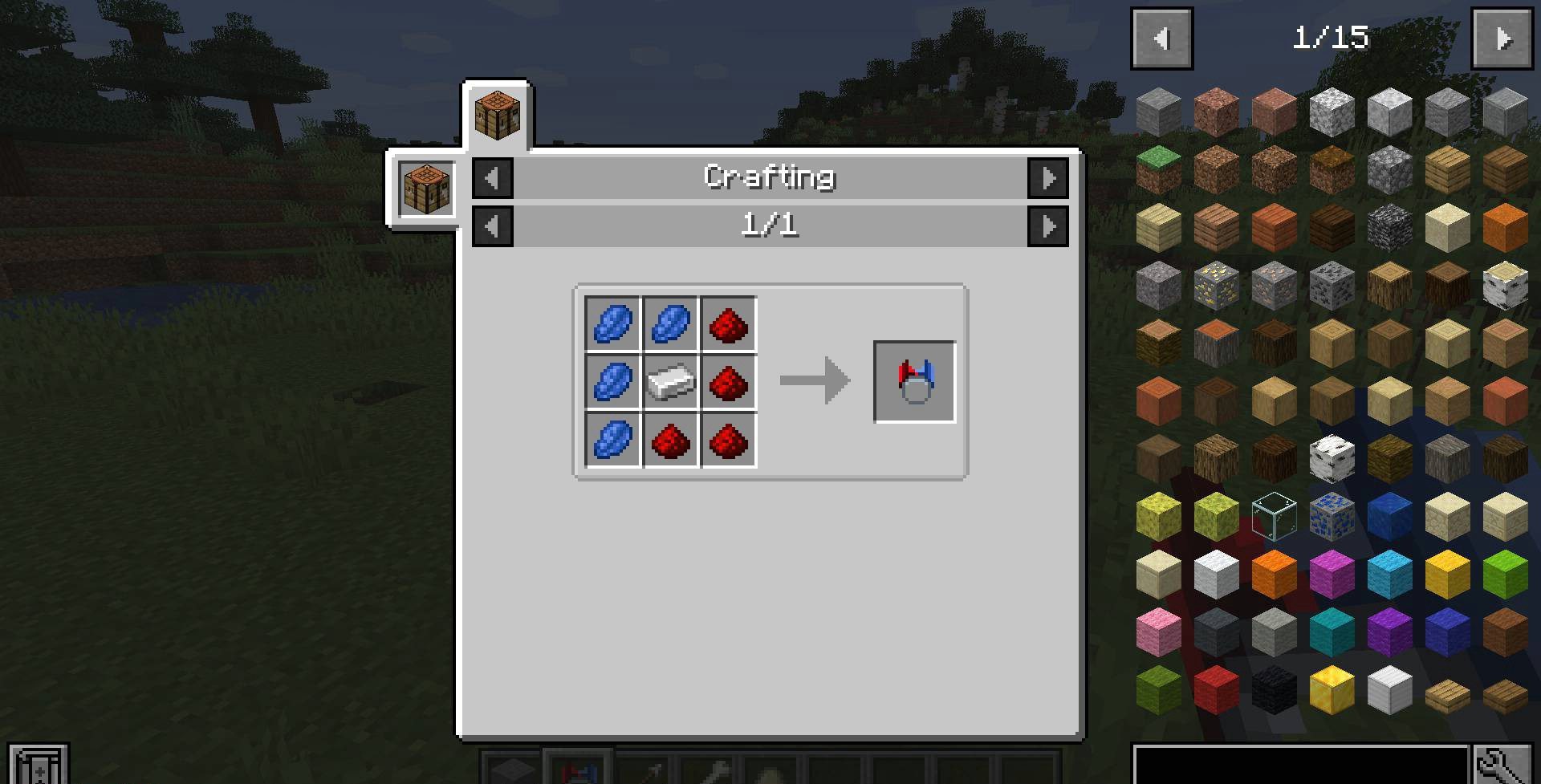Select the gold block in the item list
Screen dimensions: 1541x784
tap(1332, 689)
